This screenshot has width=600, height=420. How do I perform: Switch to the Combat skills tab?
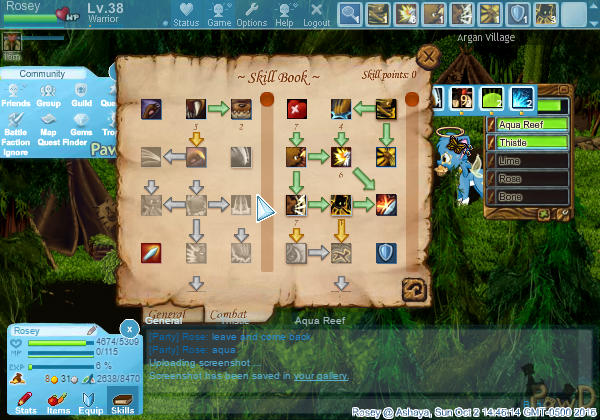click(x=228, y=314)
